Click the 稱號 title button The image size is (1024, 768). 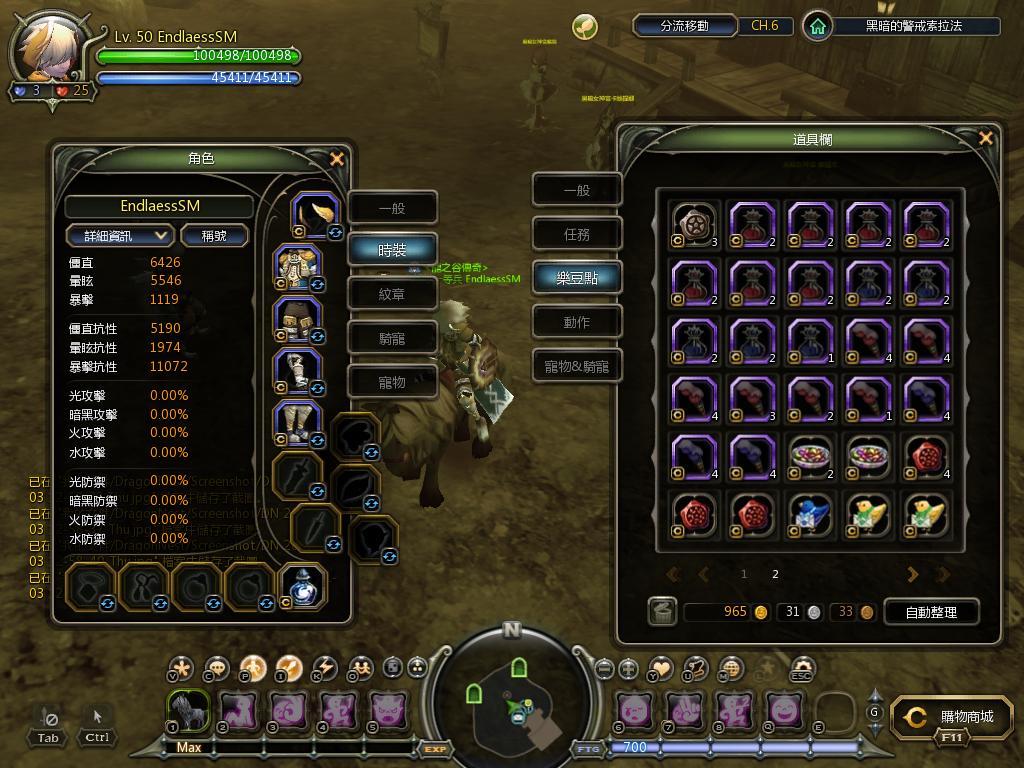(214, 236)
